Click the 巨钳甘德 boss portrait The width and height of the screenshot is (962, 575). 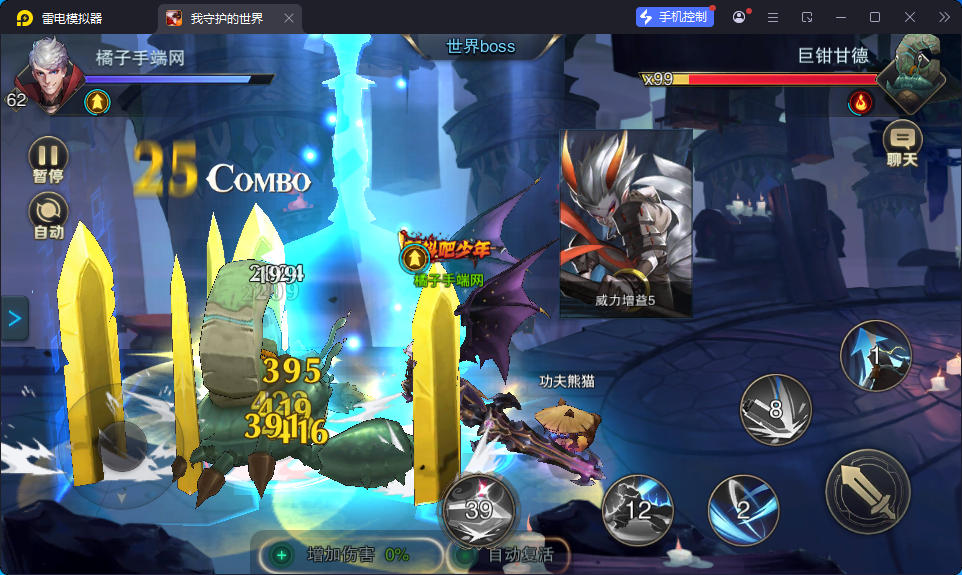pos(911,72)
